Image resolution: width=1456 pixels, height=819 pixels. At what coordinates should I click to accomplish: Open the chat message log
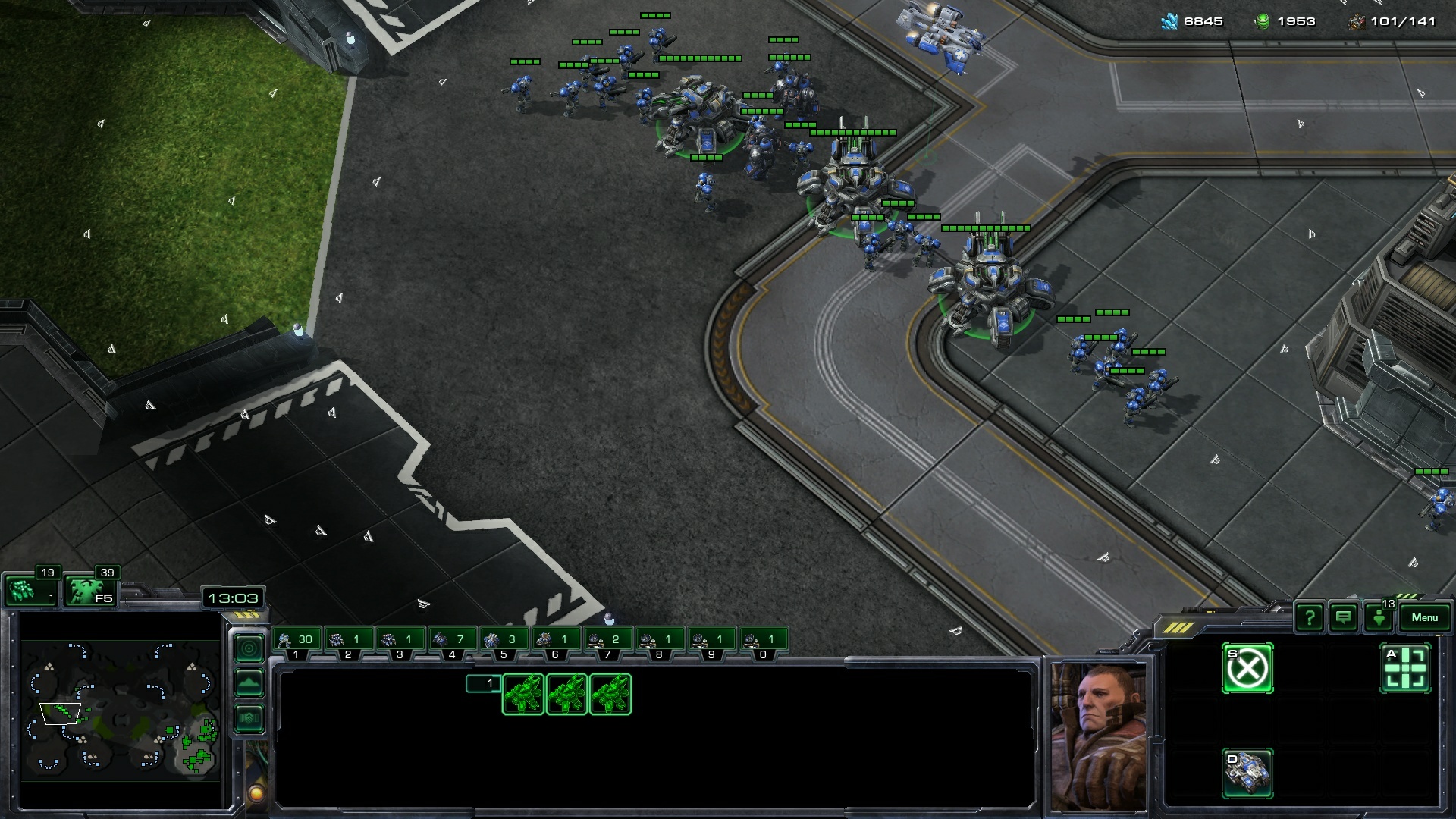pos(1343,618)
